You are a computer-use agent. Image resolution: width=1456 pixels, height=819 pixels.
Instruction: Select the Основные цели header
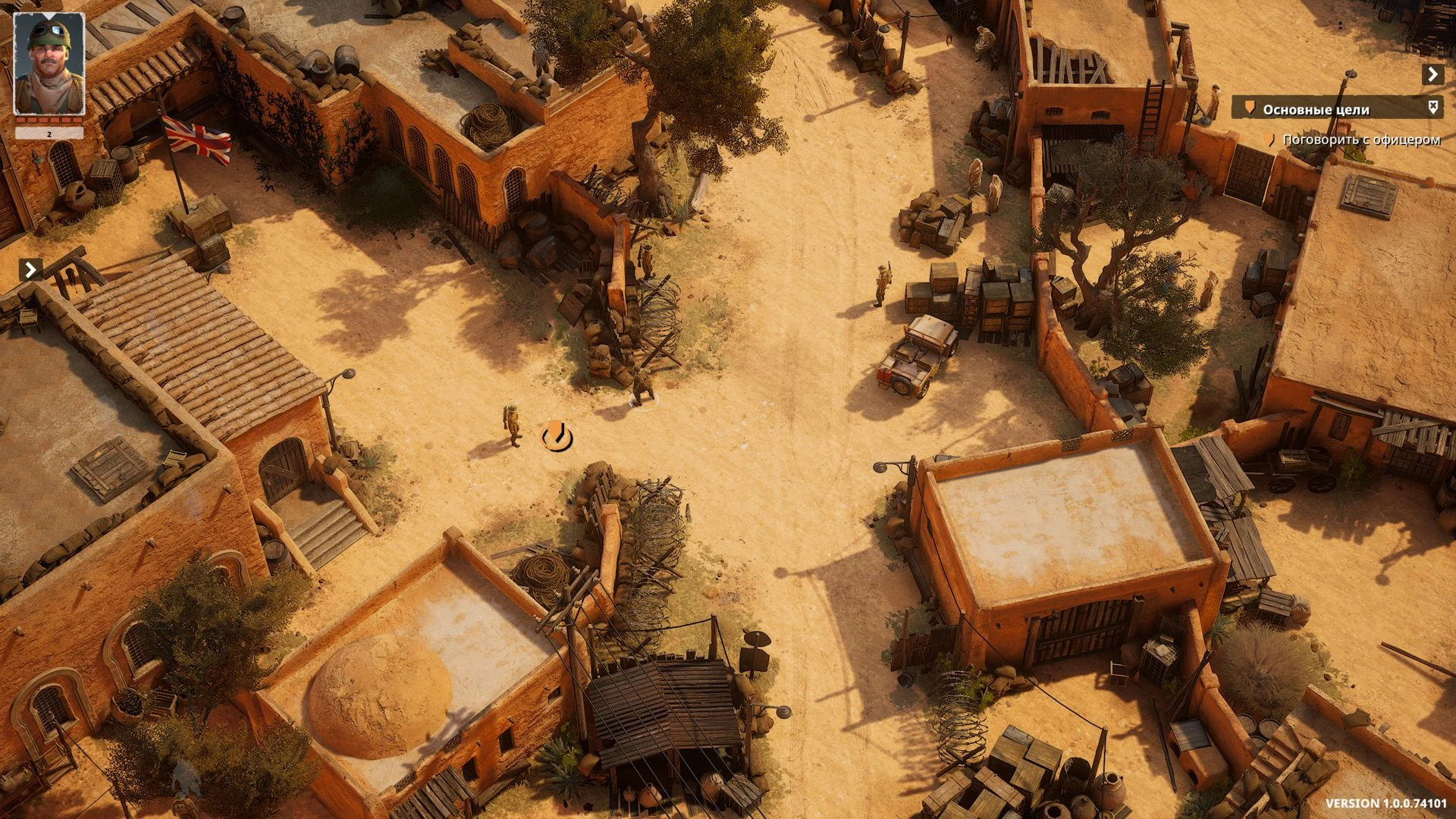tap(1316, 108)
